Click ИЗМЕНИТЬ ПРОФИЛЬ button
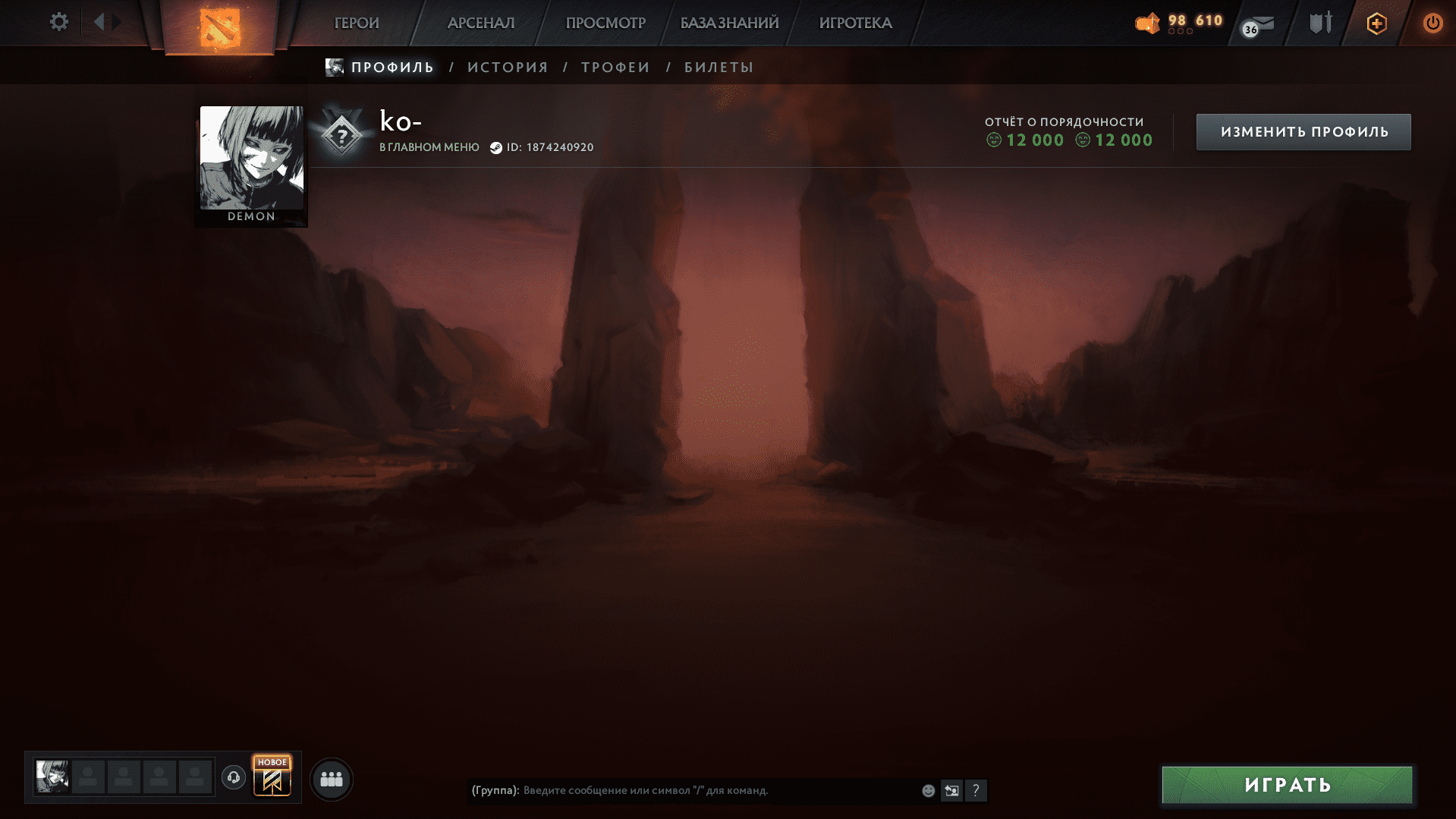Viewport: 1456px width, 819px height. (1302, 131)
